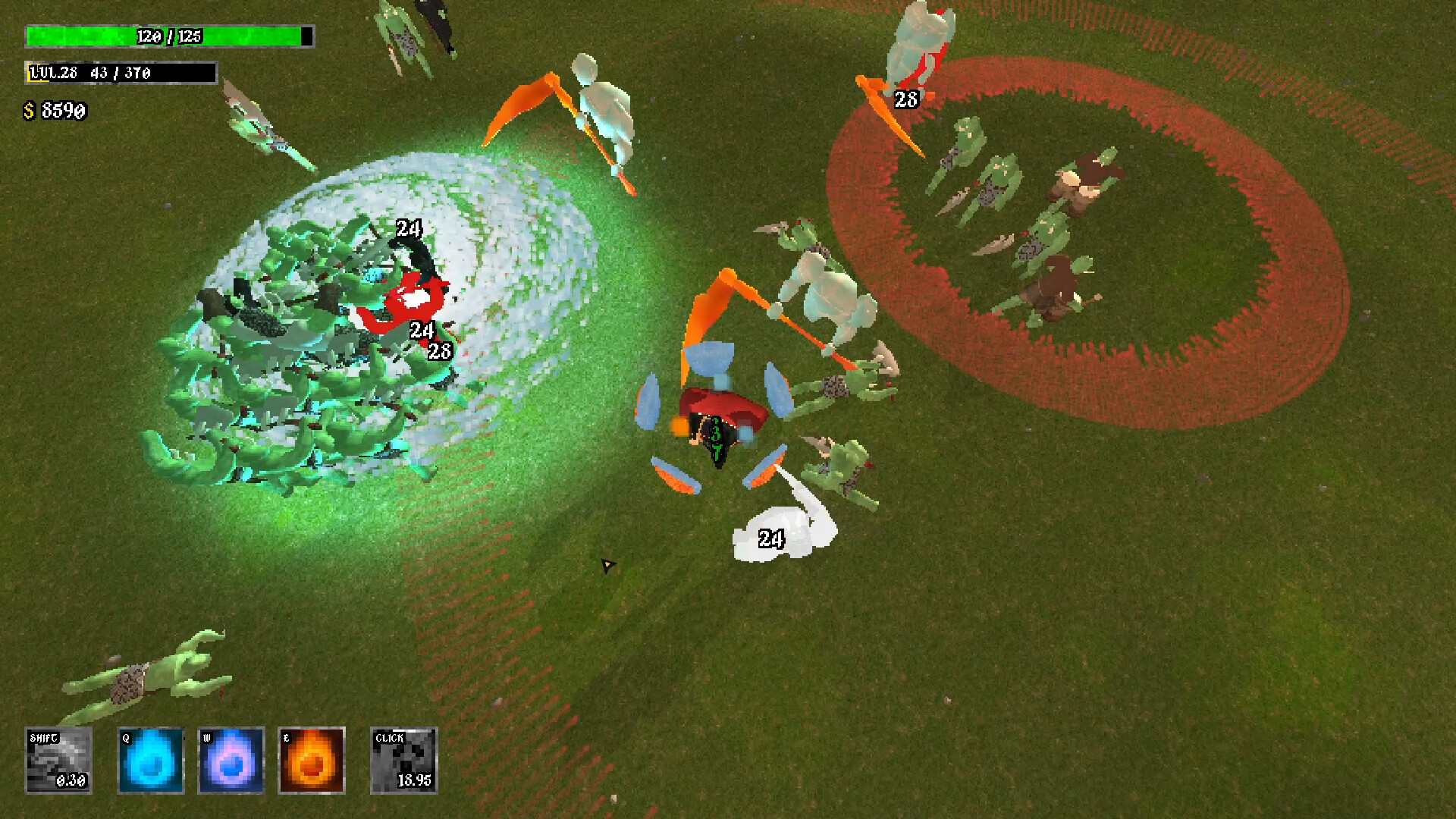Screen dimensions: 1456x819
Task: Click the white 24 damage number below player
Action: point(772,538)
